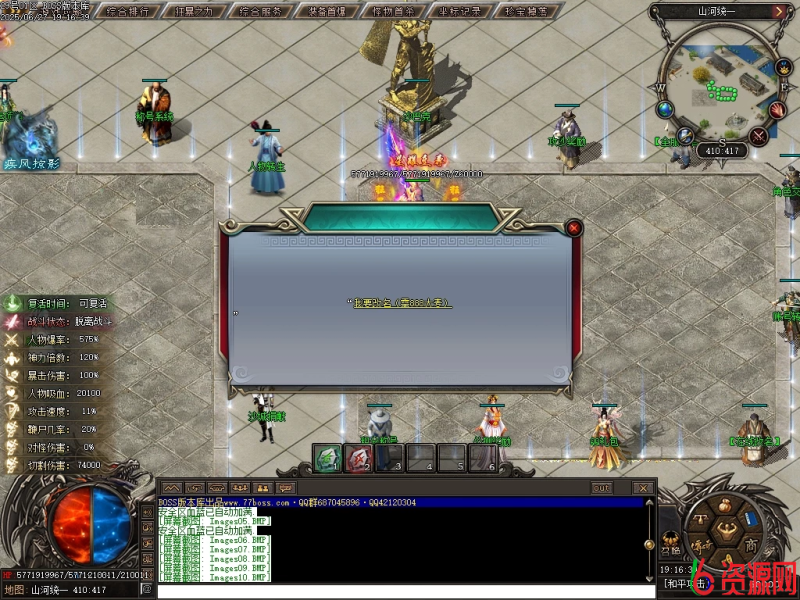Viewport: 800px width, 600px height.
Task: Toggle the 和平攻击 attack mode
Action: [681, 582]
